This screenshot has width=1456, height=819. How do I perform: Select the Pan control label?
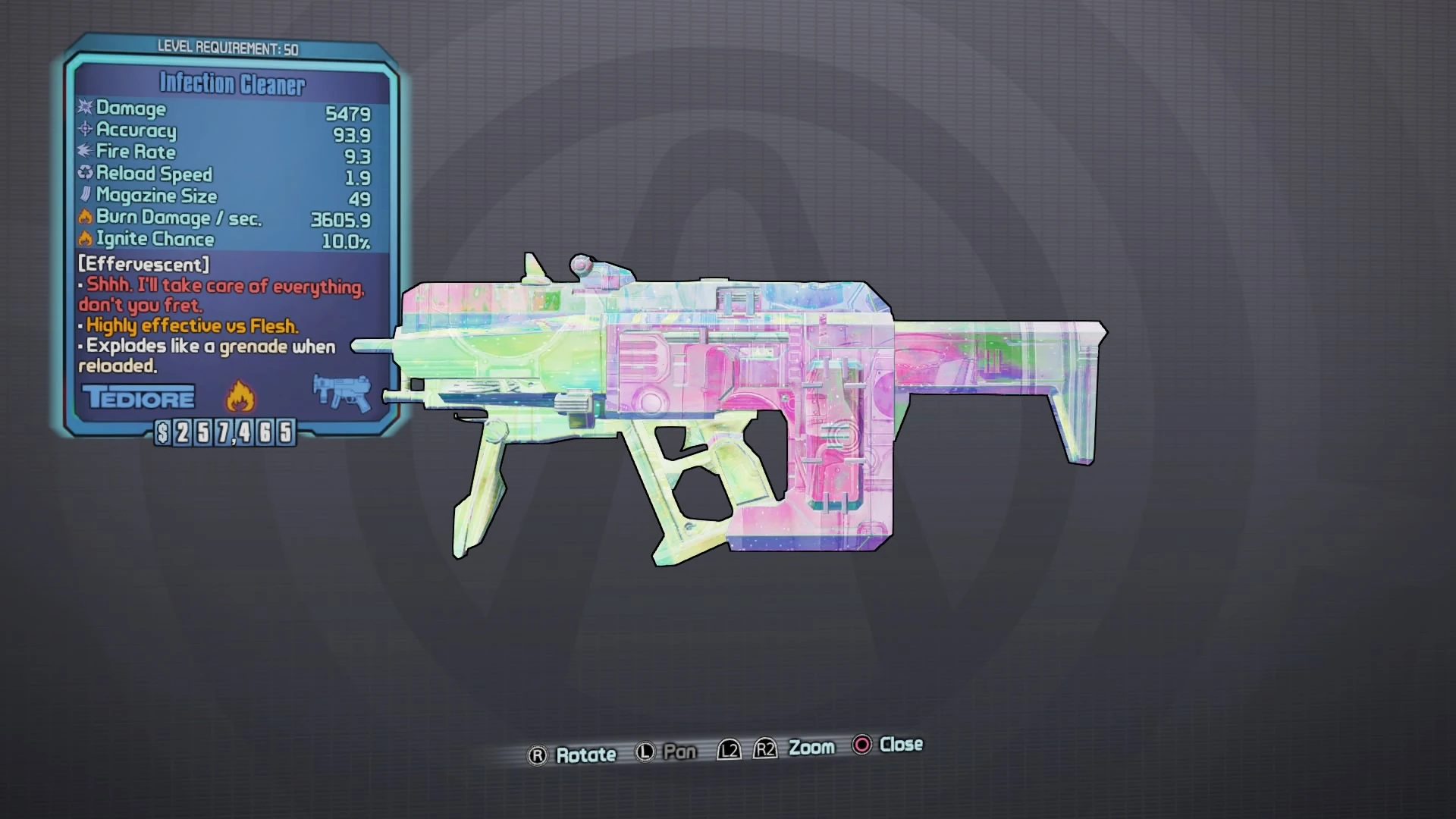(680, 751)
